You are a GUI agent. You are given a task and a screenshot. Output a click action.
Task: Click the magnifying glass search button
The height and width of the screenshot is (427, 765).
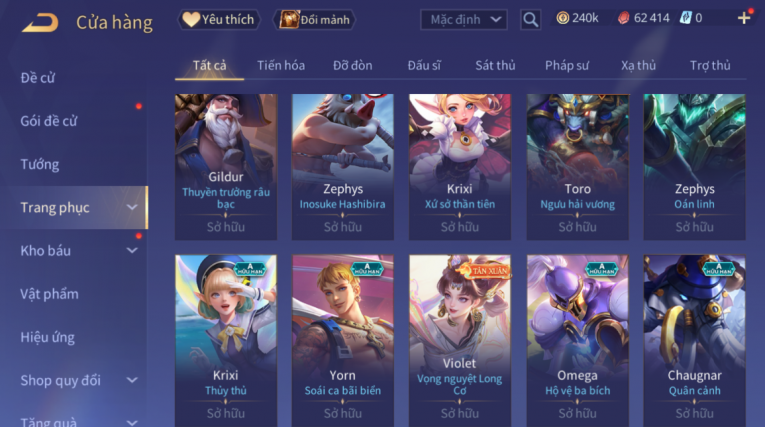coord(531,19)
